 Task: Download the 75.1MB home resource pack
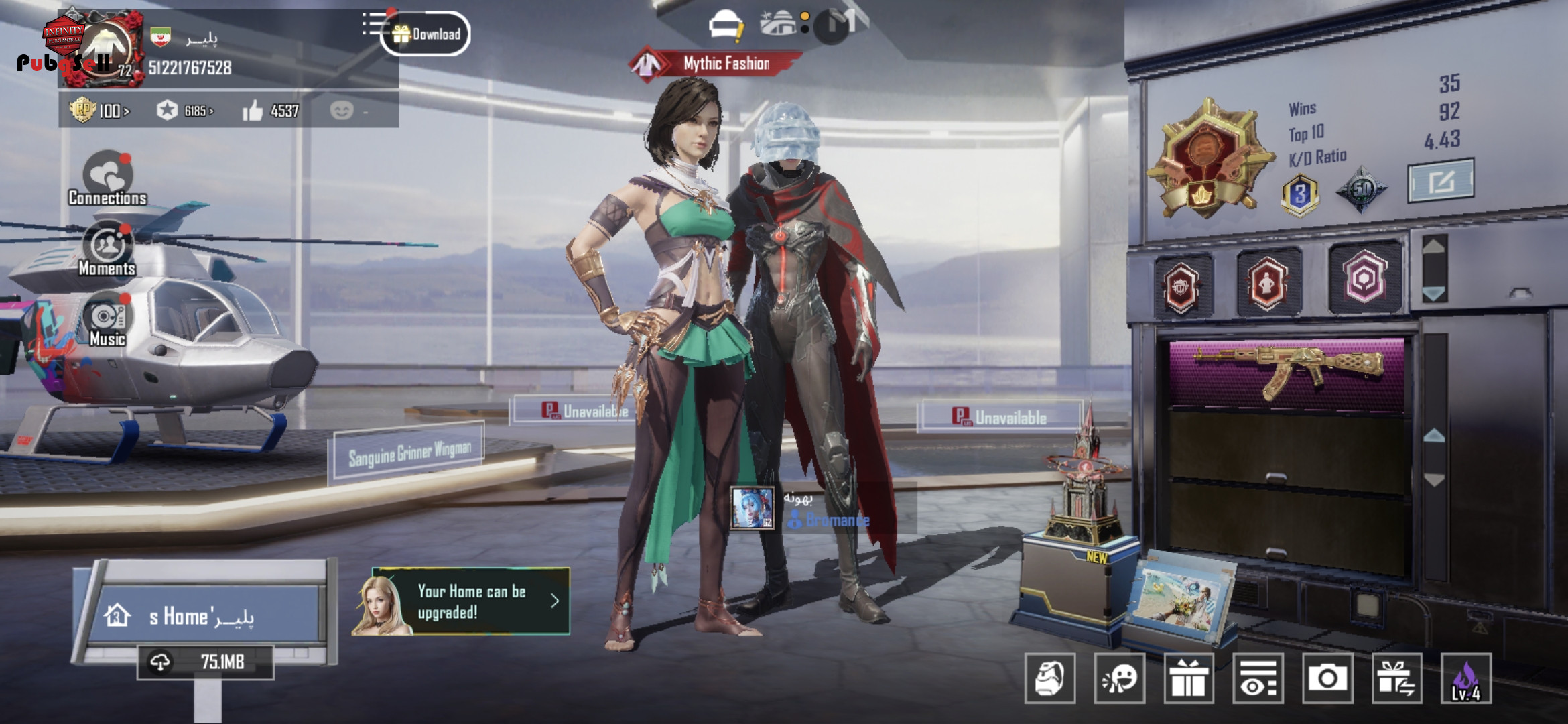205,662
